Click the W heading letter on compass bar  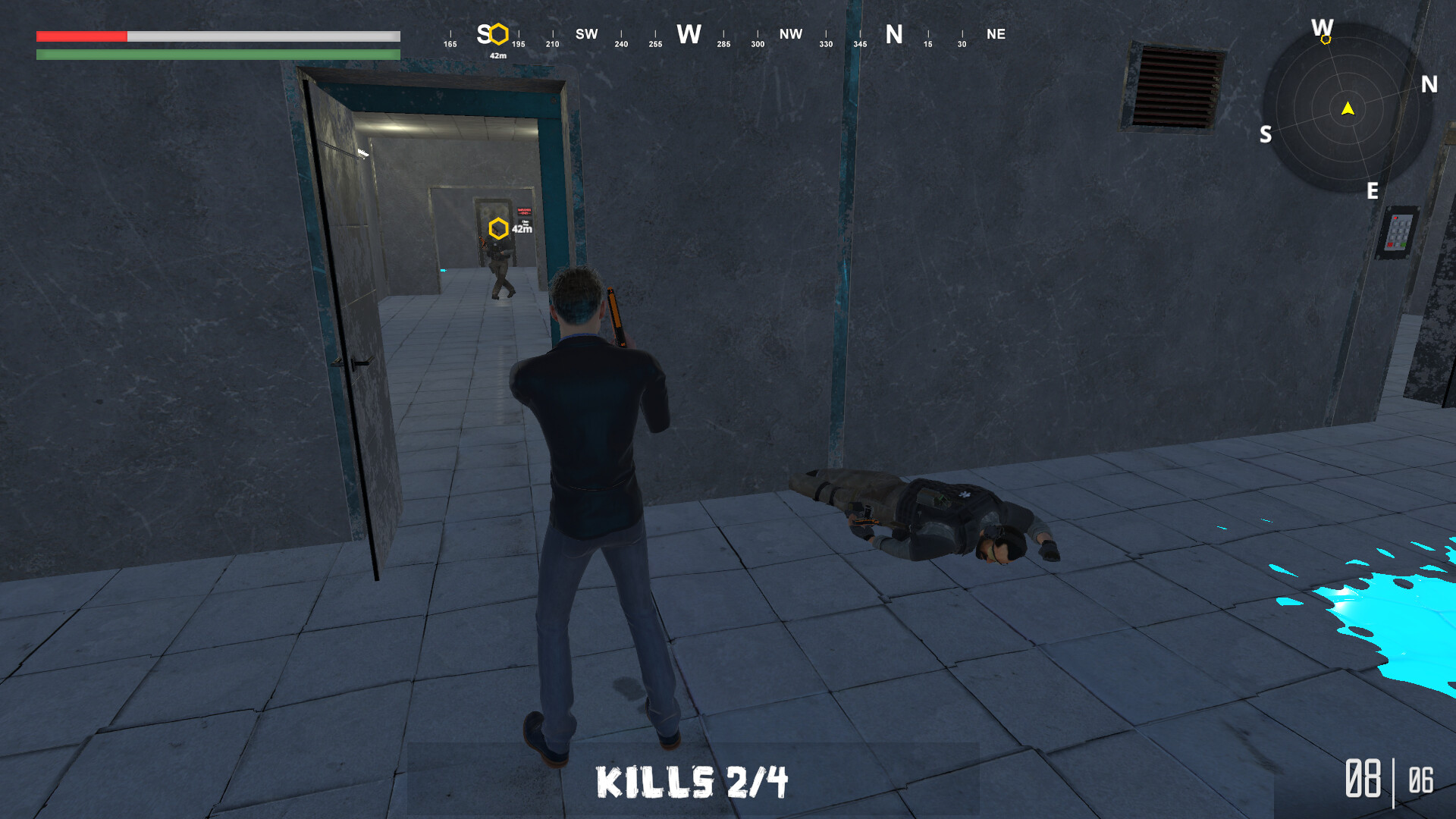point(689,34)
